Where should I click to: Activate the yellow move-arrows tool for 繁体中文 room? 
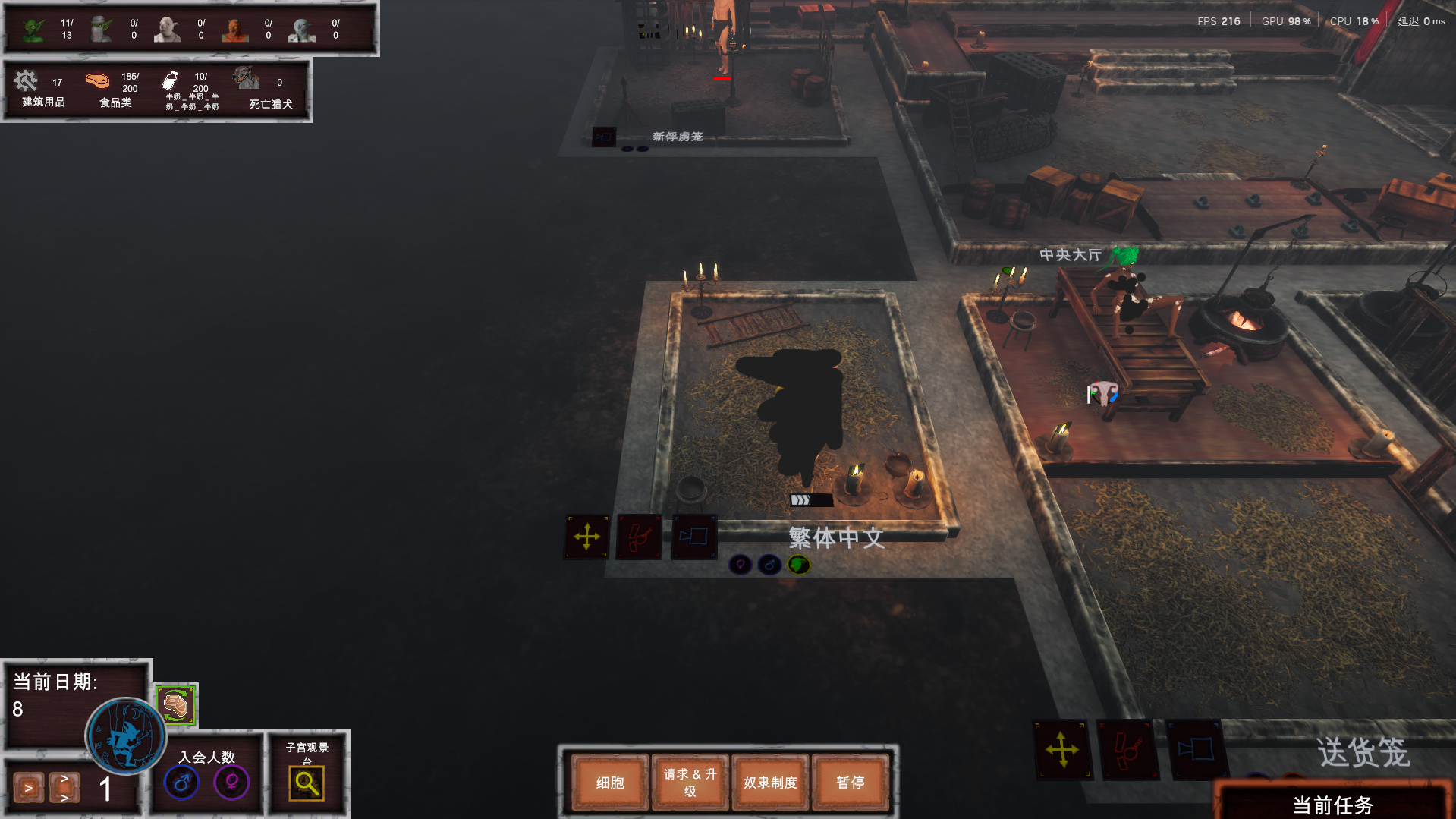point(586,537)
